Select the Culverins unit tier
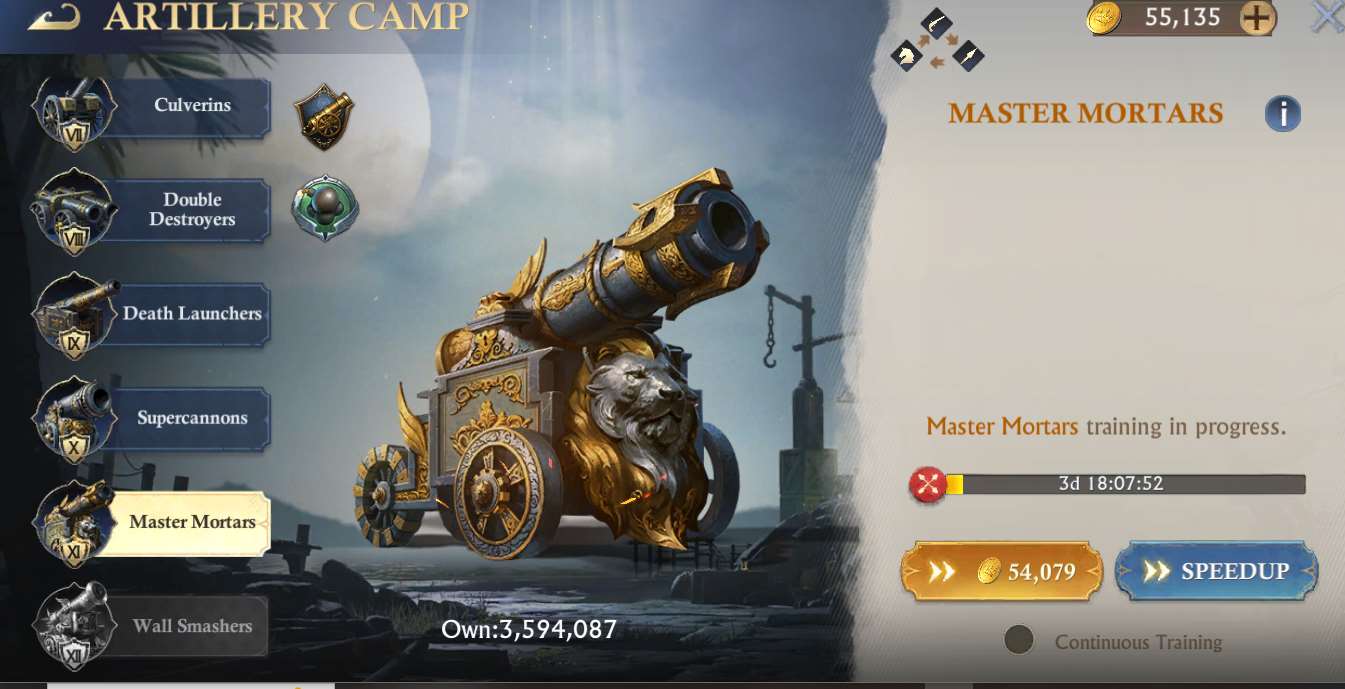 tap(190, 106)
